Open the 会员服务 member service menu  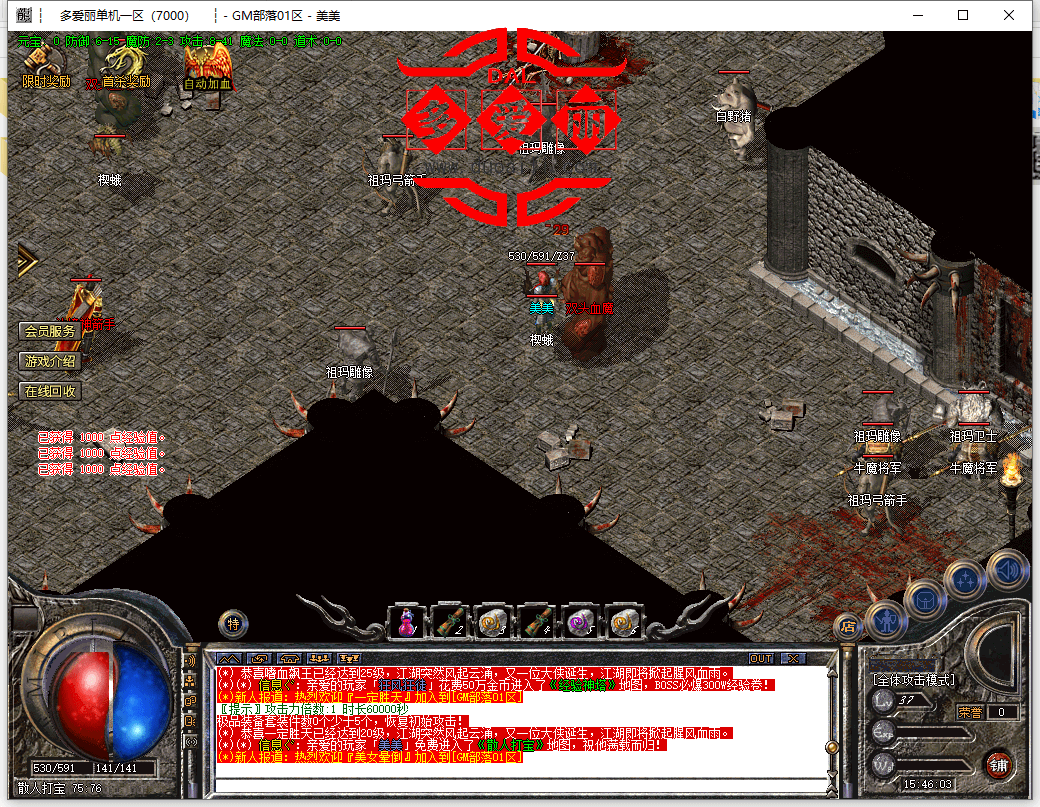click(x=50, y=331)
